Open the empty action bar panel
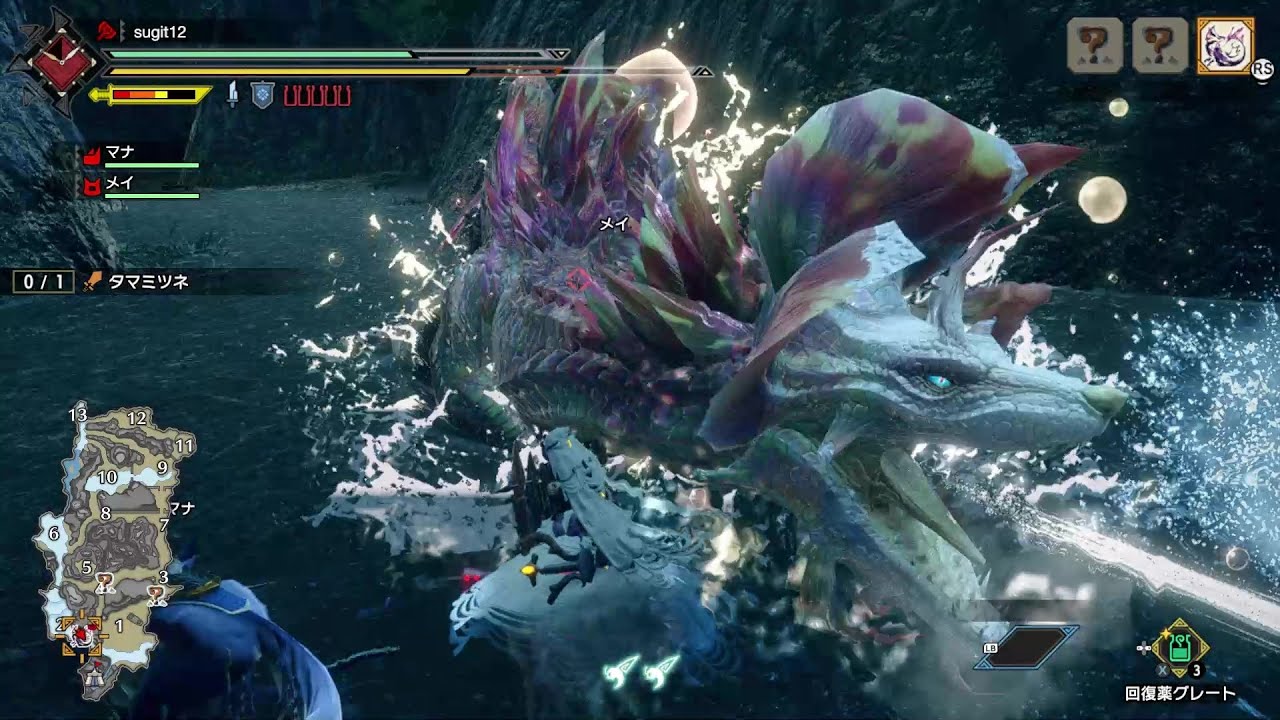The height and width of the screenshot is (720, 1280). pos(1030,647)
